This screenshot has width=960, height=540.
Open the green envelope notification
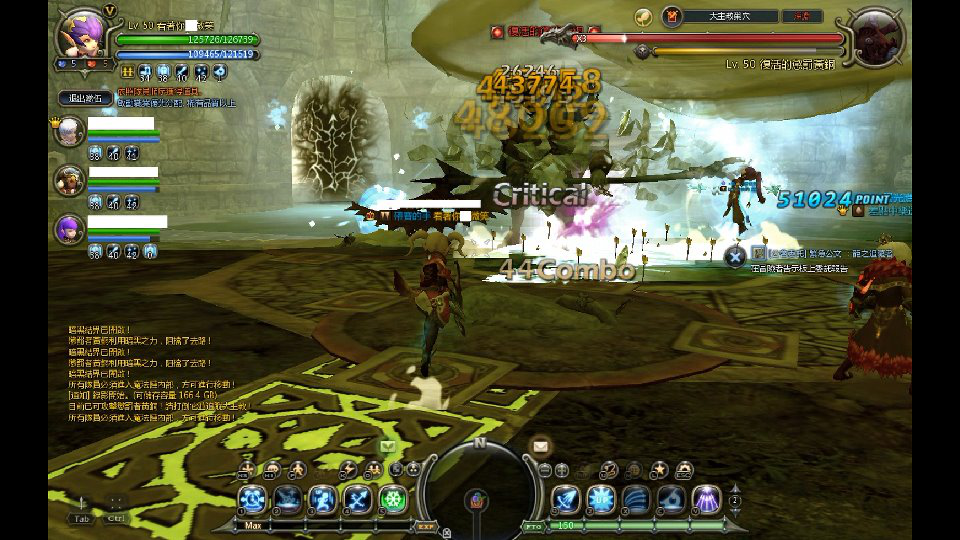(388, 446)
